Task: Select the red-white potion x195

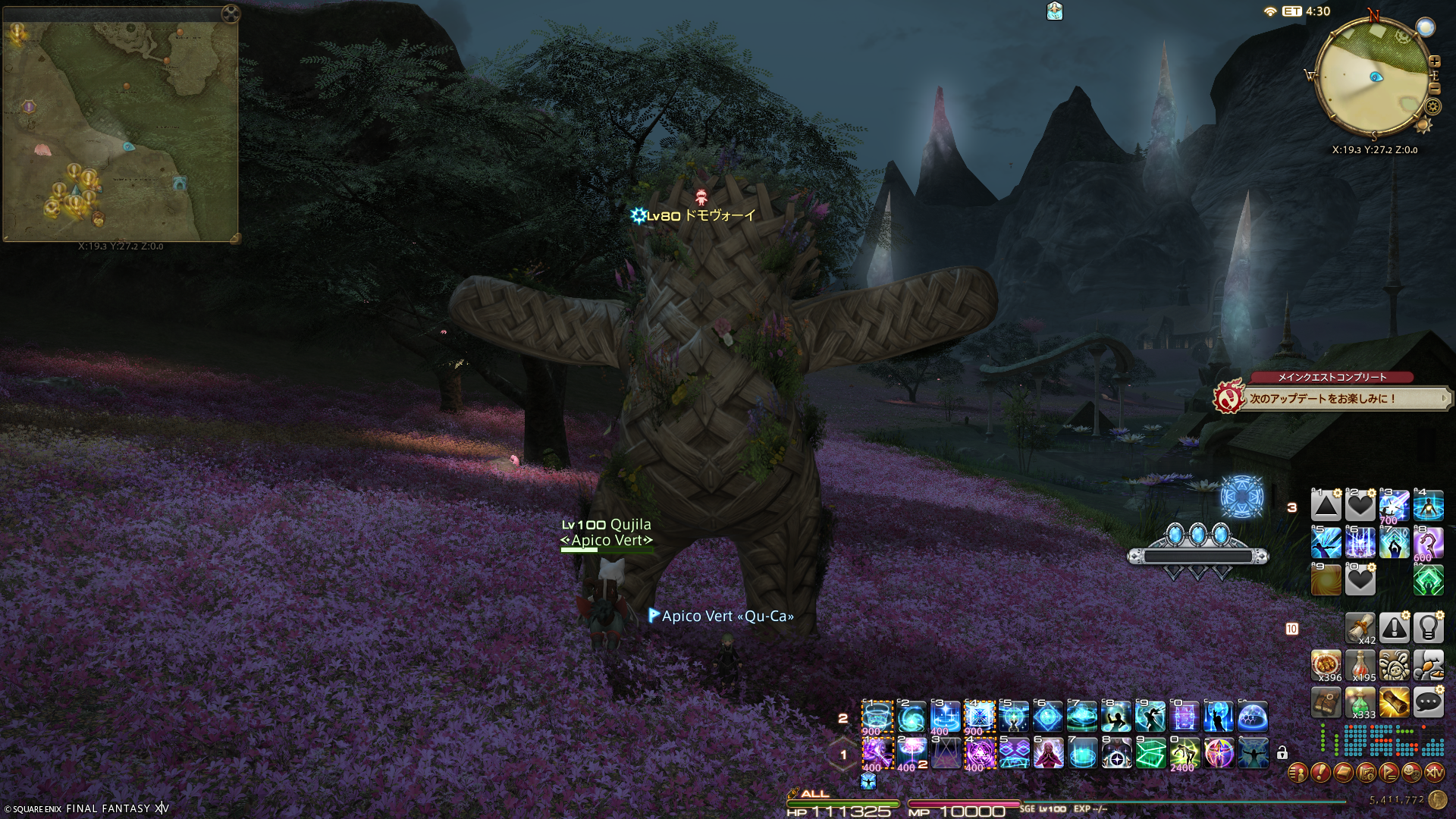Action: click(1360, 665)
